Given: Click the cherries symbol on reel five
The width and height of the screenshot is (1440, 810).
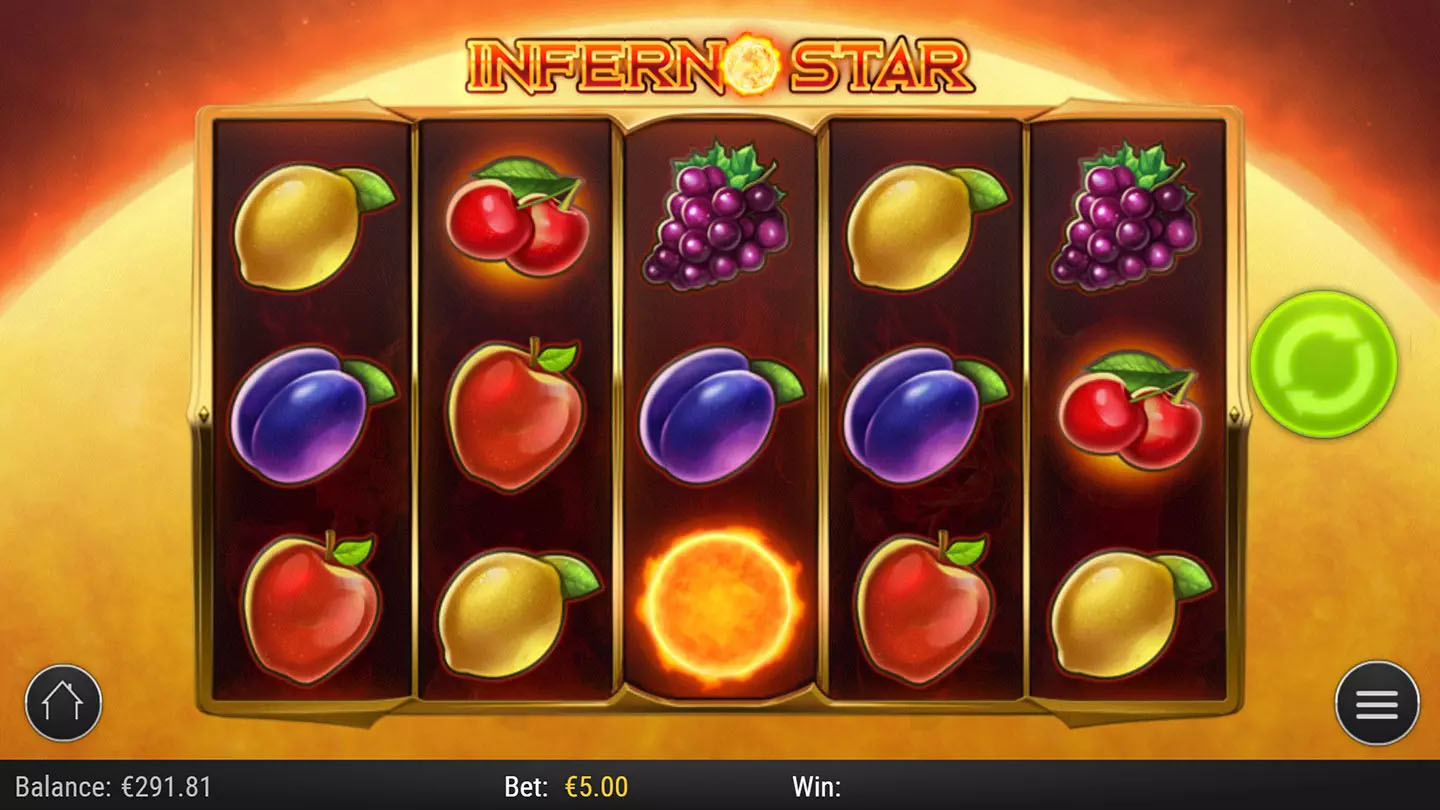Looking at the screenshot, I should click(1130, 410).
